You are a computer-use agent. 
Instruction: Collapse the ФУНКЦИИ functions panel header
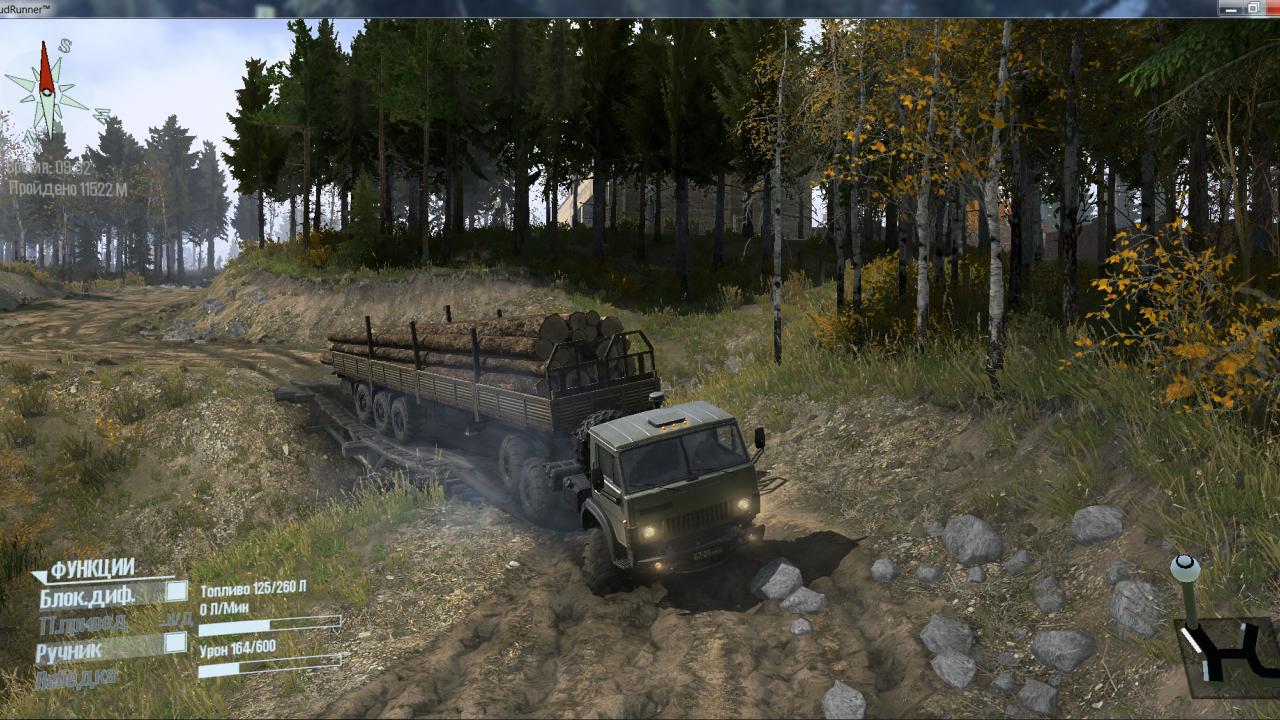(90, 569)
